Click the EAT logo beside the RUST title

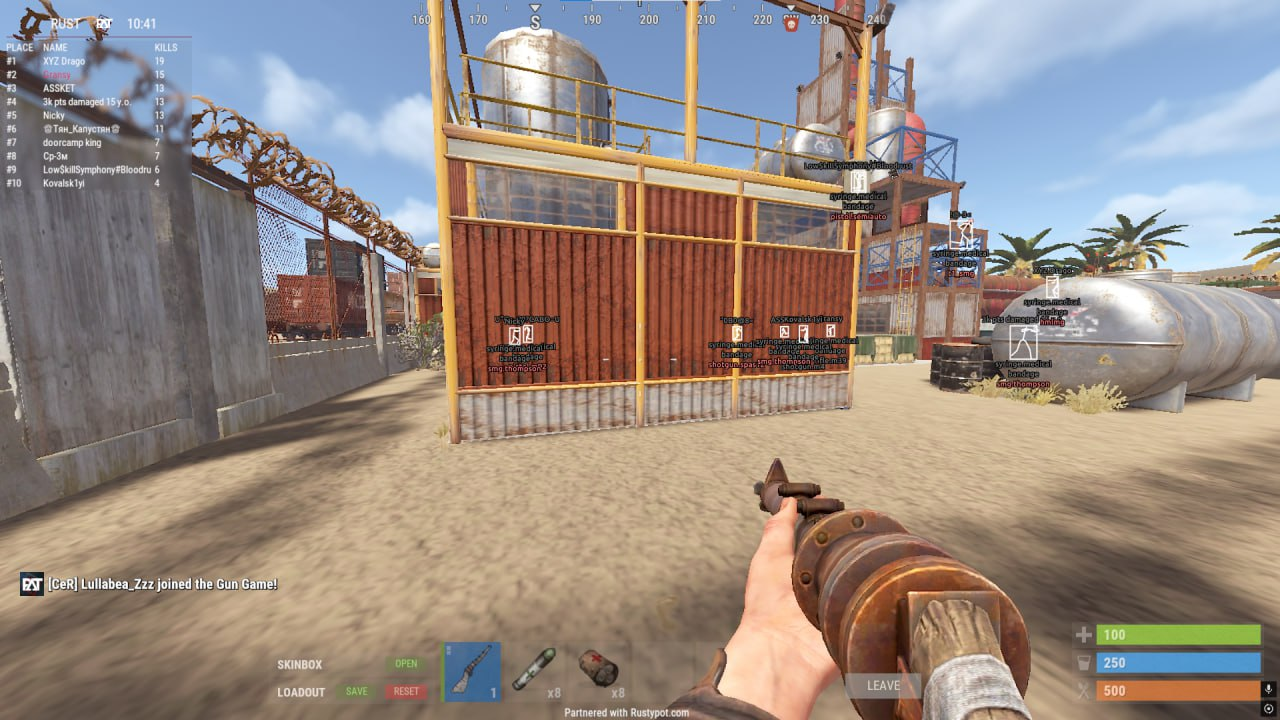tap(105, 23)
